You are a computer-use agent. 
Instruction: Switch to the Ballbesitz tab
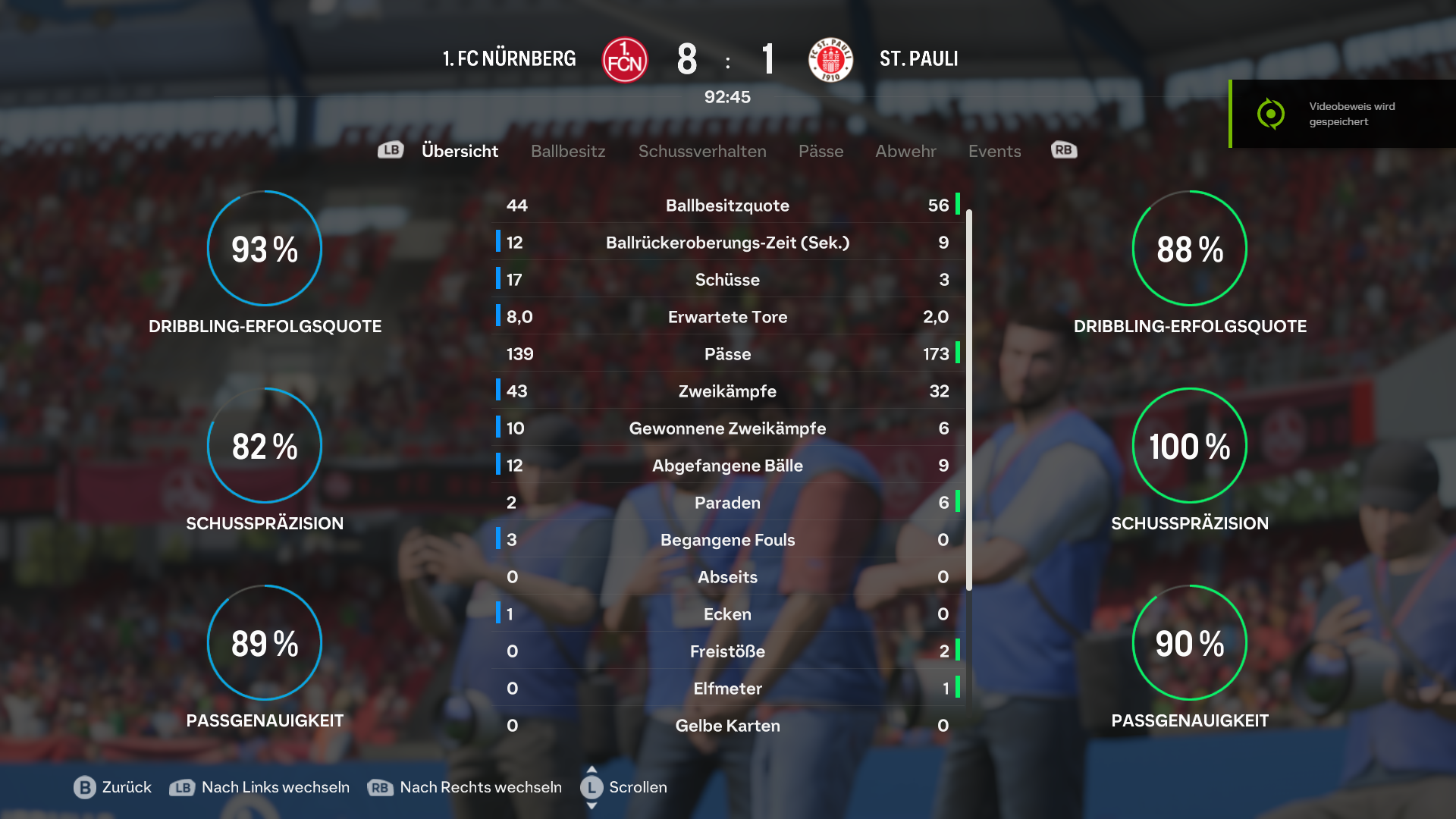(x=568, y=151)
